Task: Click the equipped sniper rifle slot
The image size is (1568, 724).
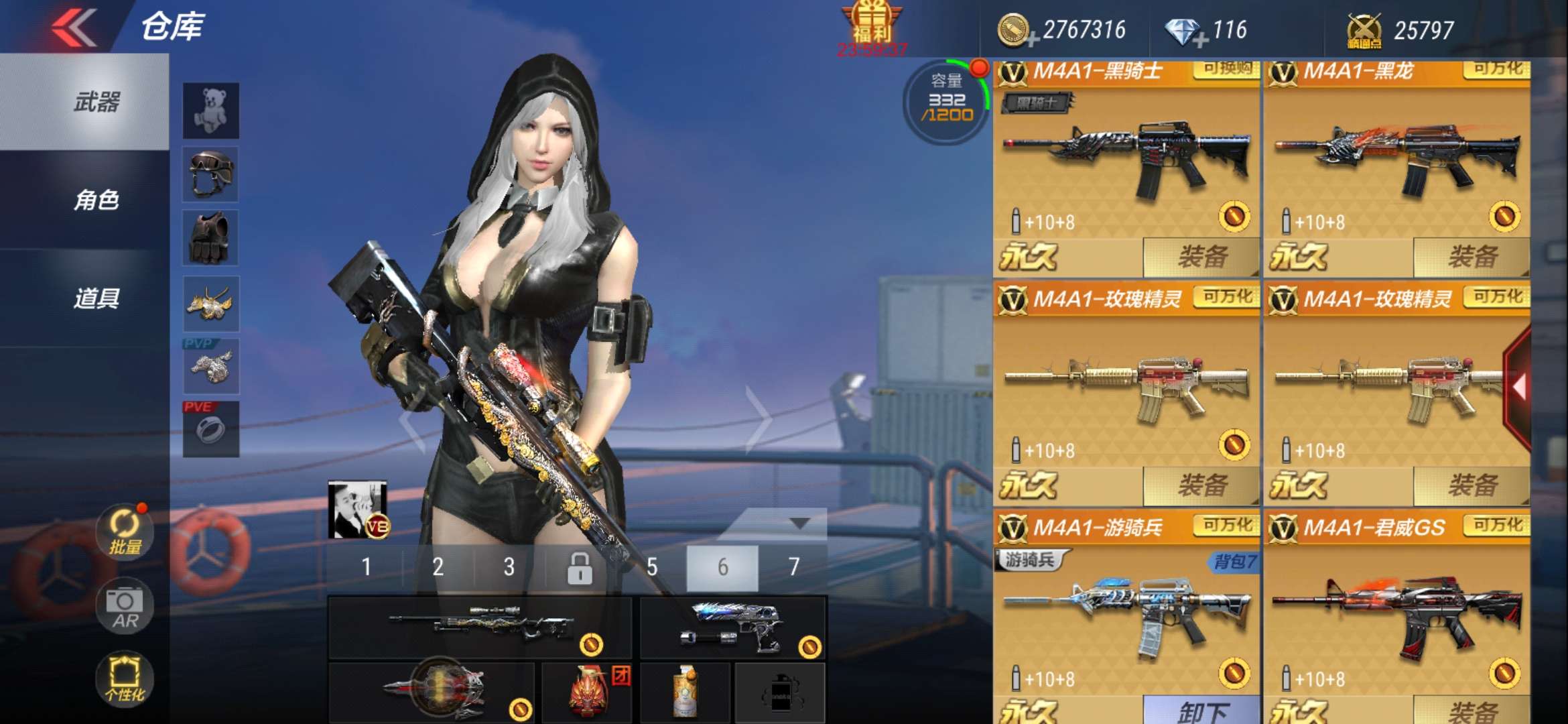Action: pos(480,627)
